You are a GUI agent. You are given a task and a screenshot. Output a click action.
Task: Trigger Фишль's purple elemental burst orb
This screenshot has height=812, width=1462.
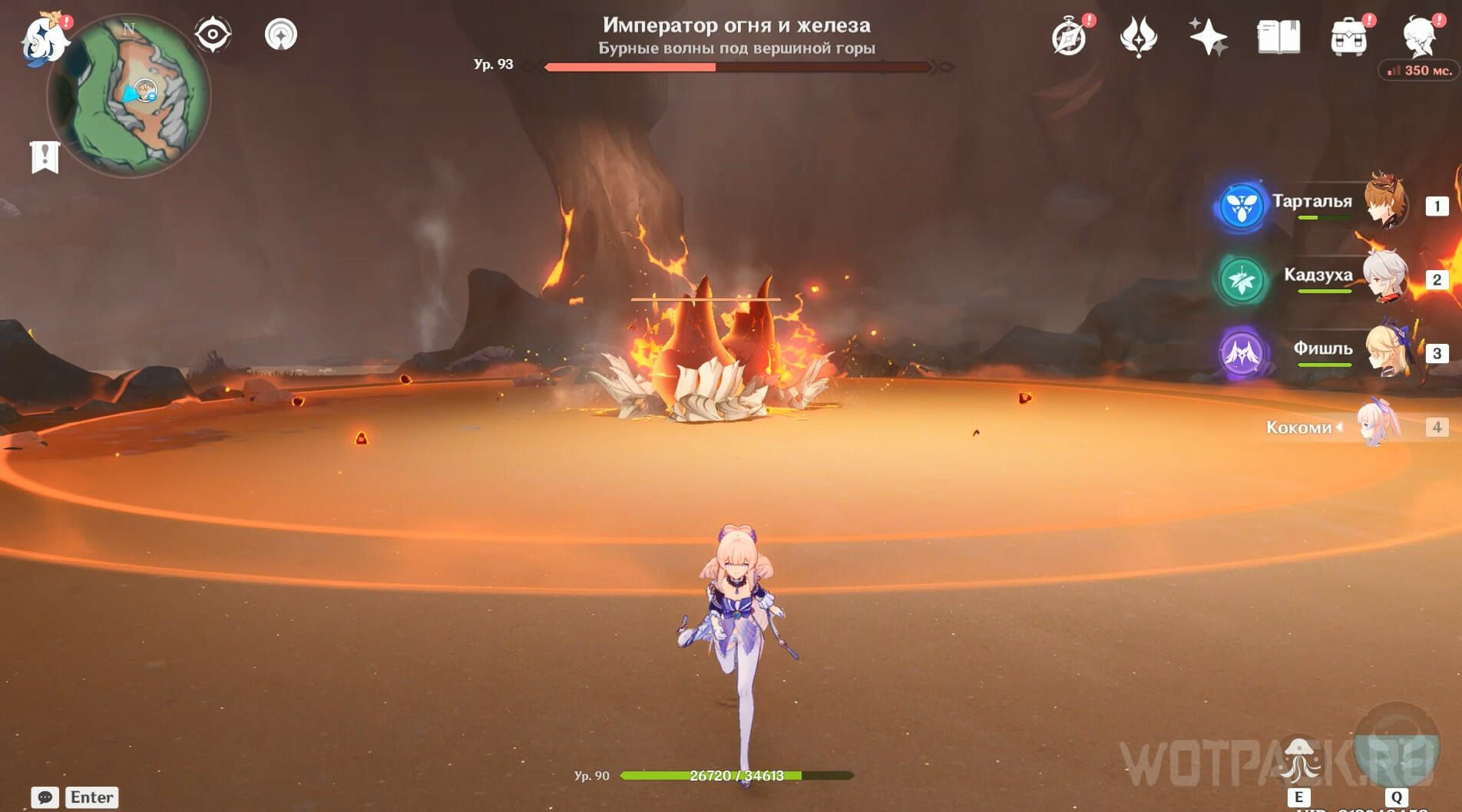click(1242, 353)
